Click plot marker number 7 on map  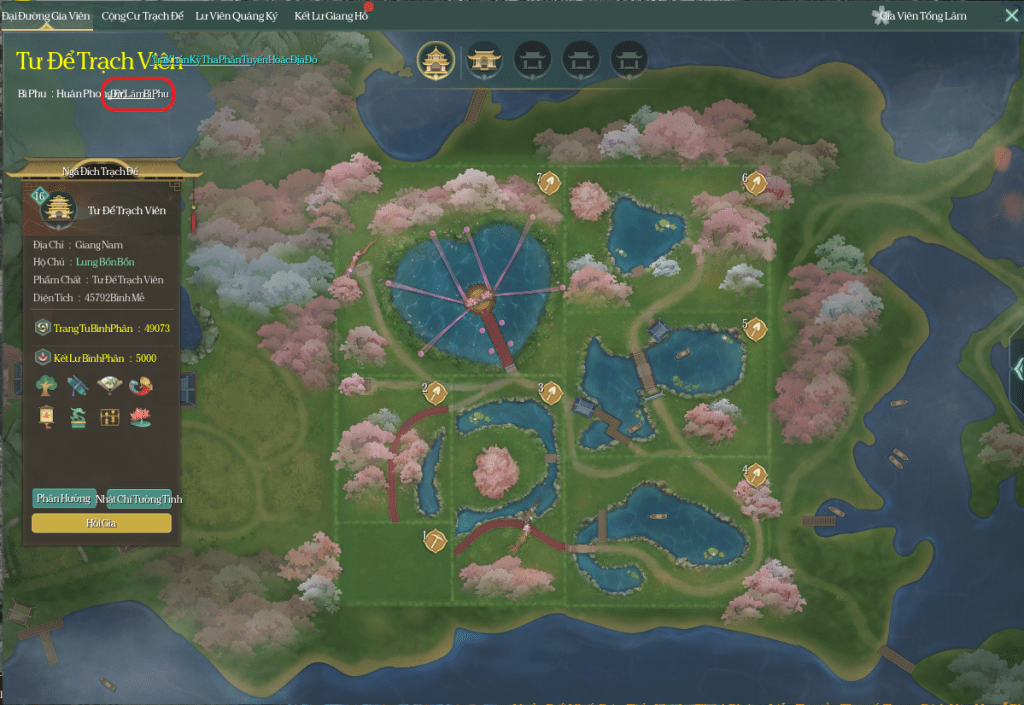[x=549, y=182]
